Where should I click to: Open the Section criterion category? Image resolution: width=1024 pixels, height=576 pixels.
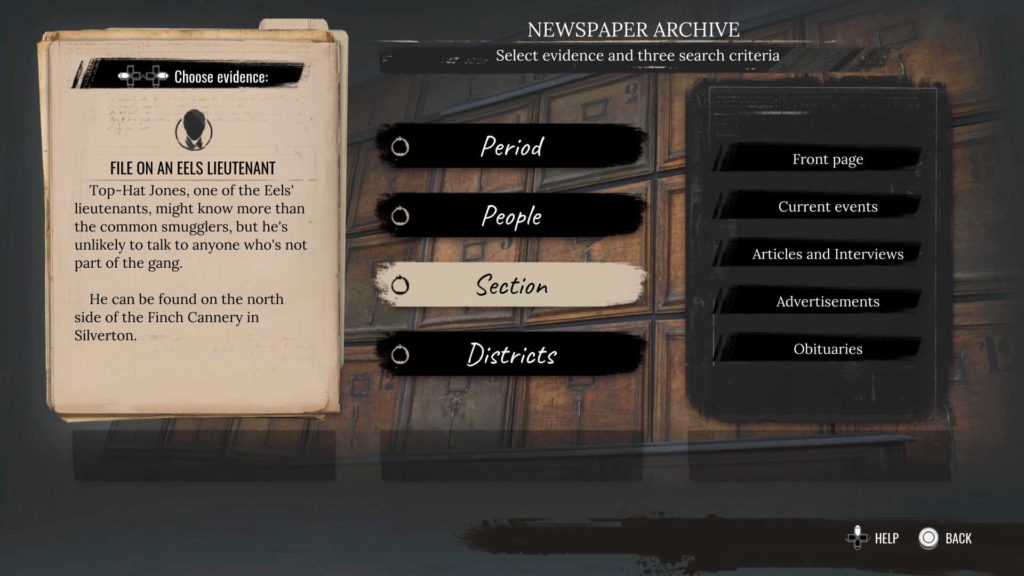coord(511,286)
